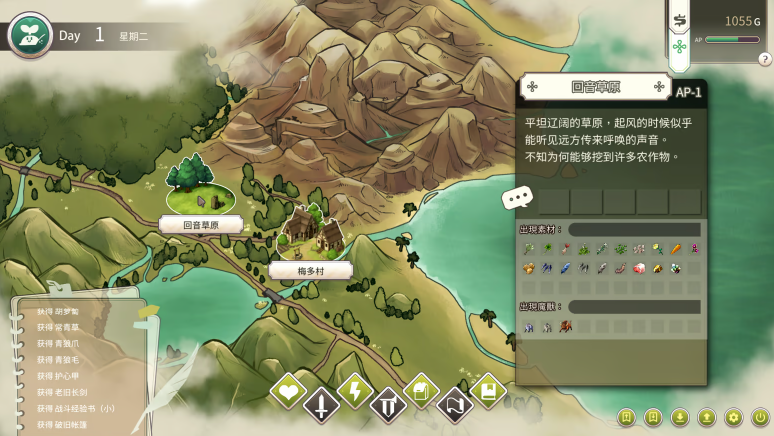Open the twin pillars diamond icon

pos(387,405)
